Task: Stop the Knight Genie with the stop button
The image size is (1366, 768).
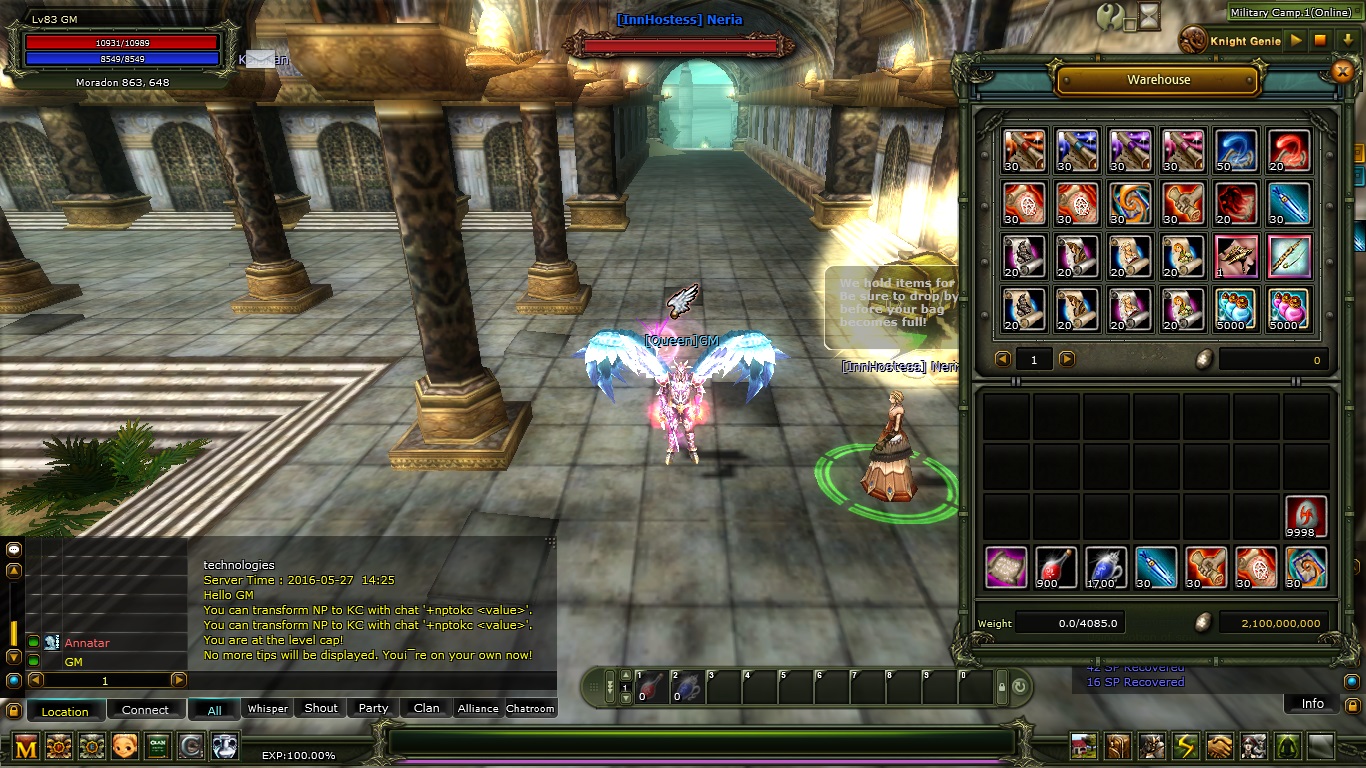Action: [1320, 41]
